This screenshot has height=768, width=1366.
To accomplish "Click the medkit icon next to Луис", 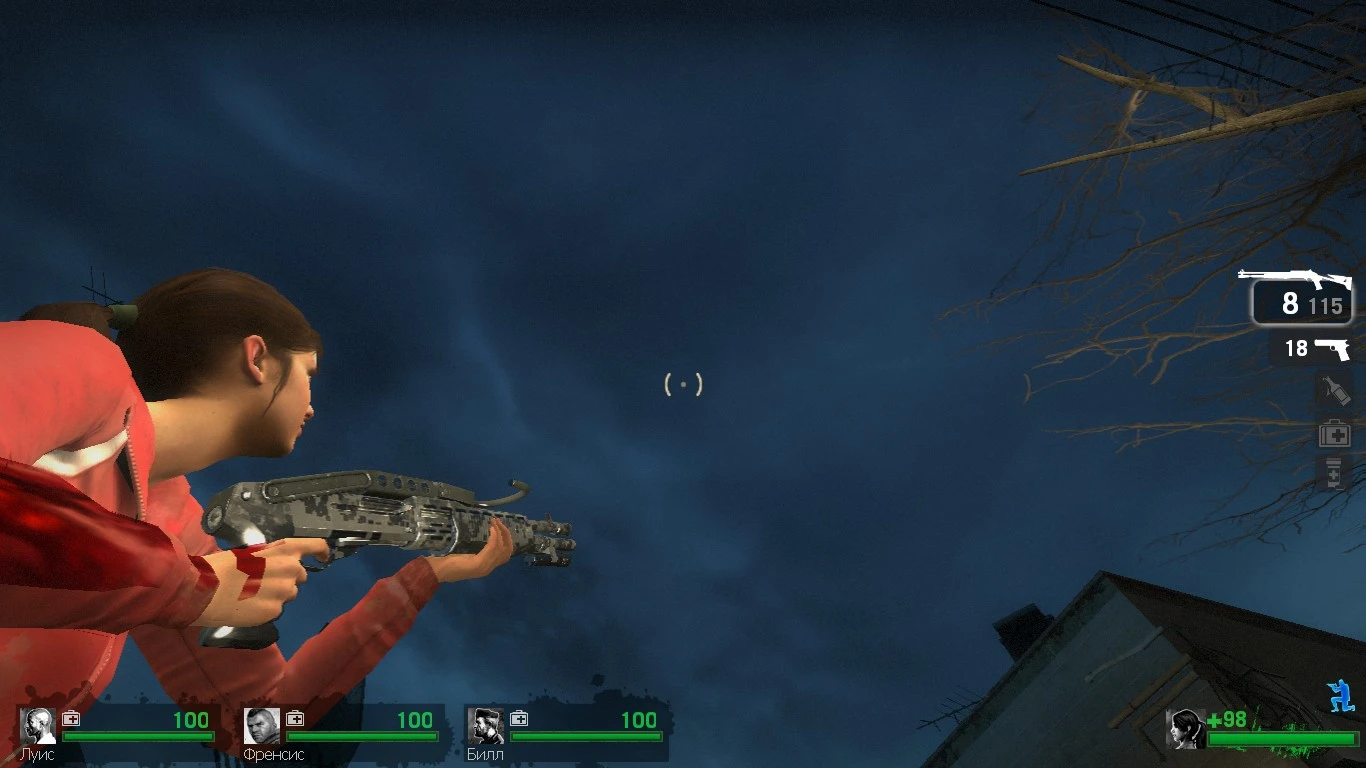I will pyautogui.click(x=69, y=718).
